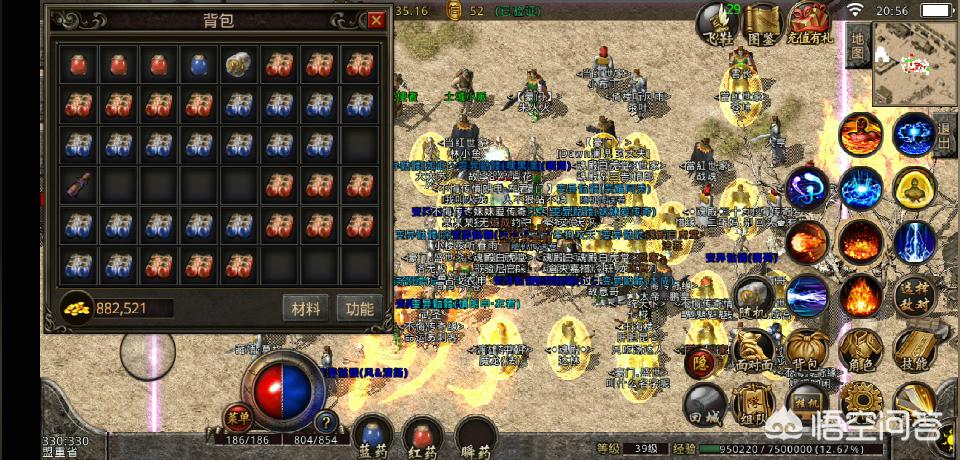Click the question mark help icon
Viewport: 960px width, 460px height.
click(325, 422)
